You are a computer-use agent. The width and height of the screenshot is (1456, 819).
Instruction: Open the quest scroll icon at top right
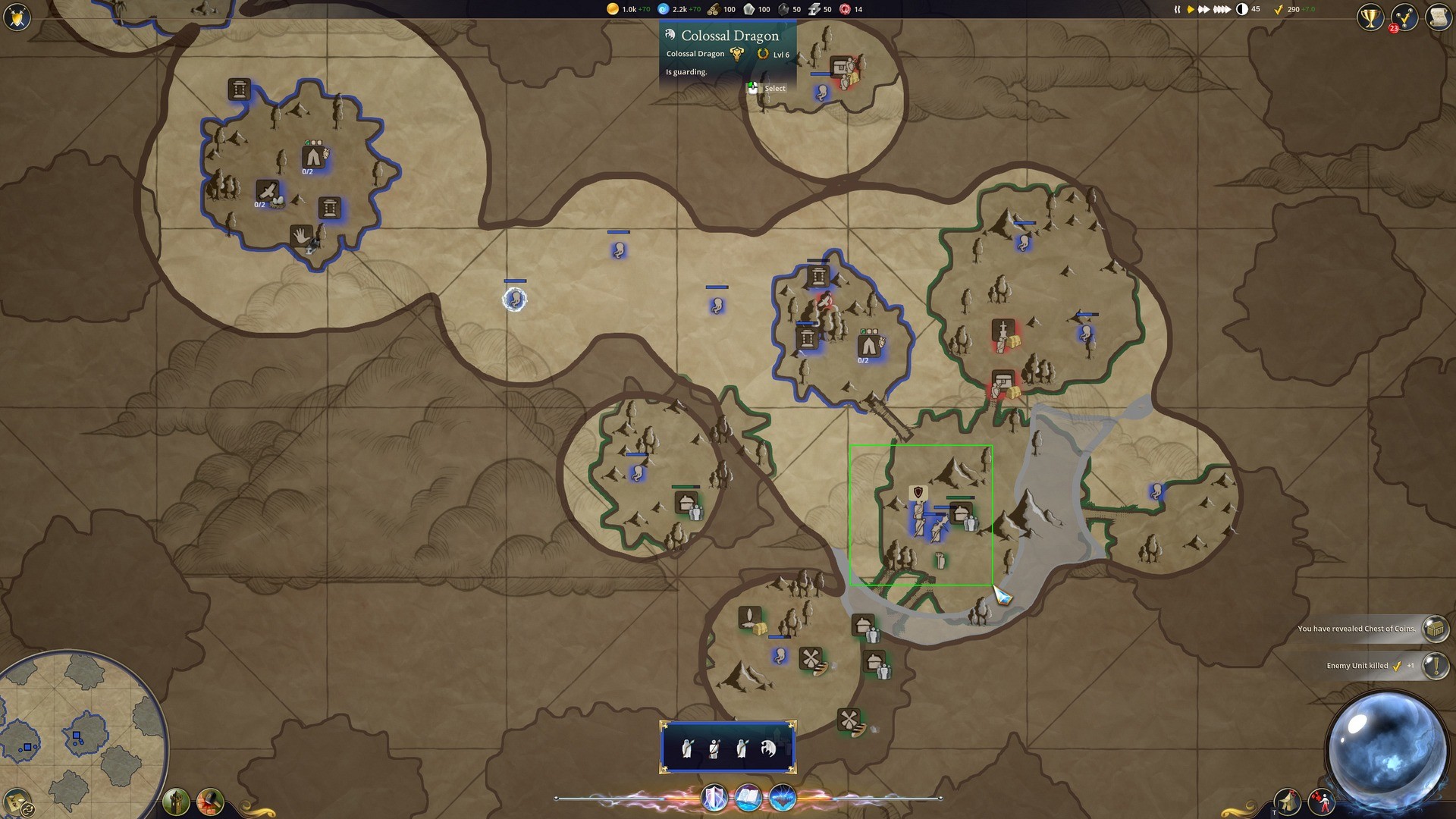tap(1439, 17)
